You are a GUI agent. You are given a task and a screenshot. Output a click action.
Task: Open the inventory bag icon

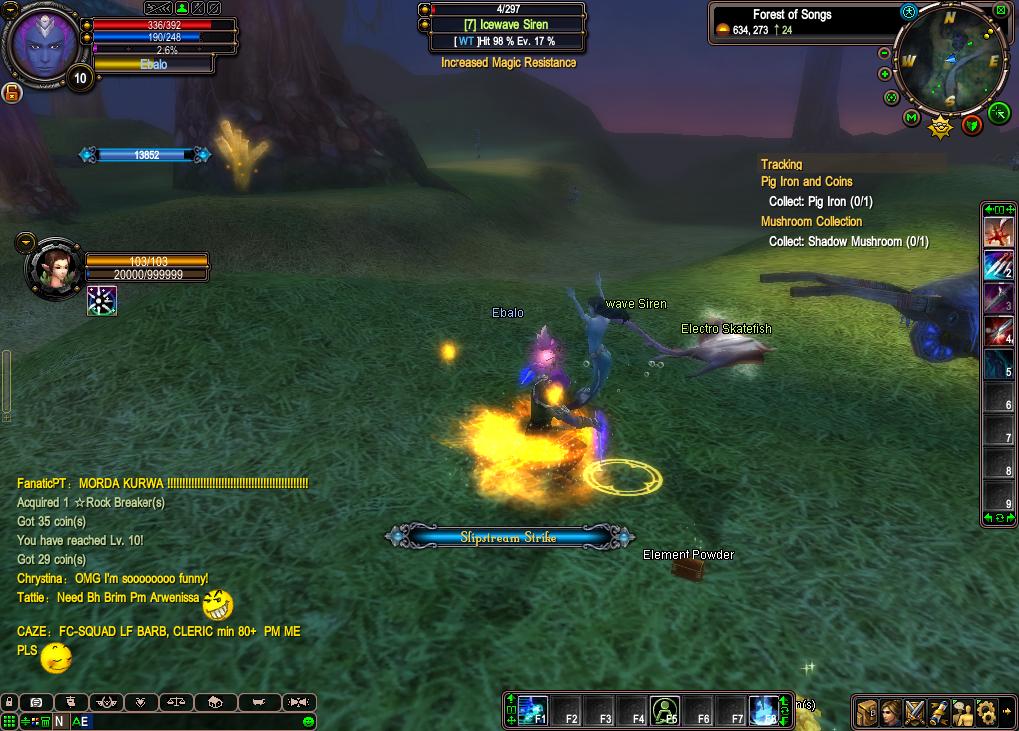[x=867, y=712]
